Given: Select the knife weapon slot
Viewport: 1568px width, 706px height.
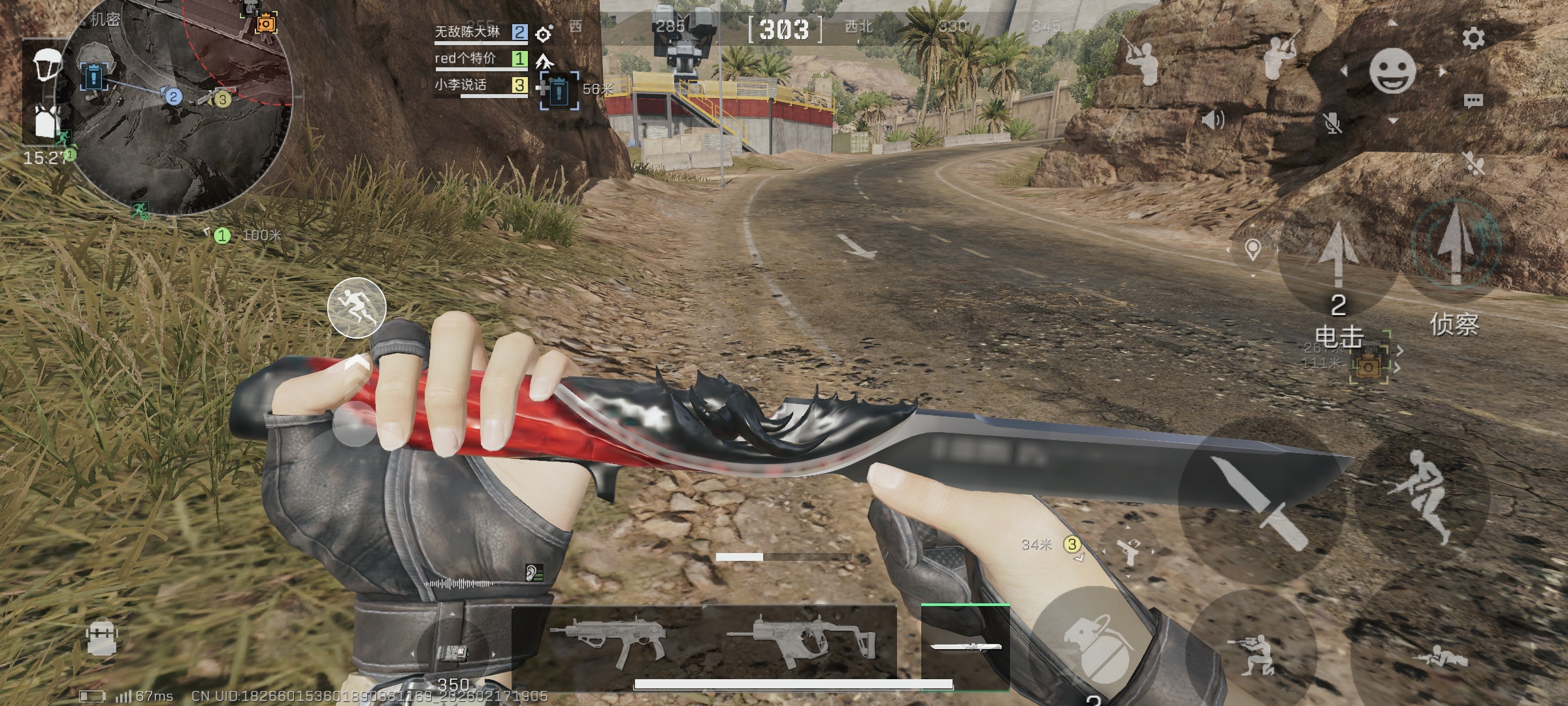Looking at the screenshot, I should [965, 646].
